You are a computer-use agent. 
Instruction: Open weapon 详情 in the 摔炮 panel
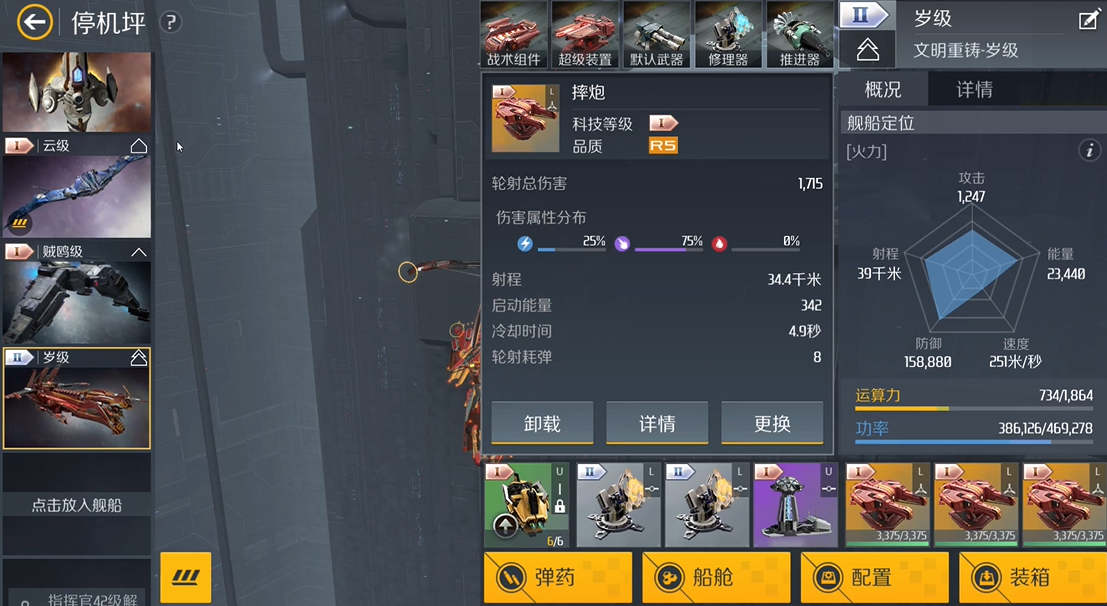pos(657,423)
